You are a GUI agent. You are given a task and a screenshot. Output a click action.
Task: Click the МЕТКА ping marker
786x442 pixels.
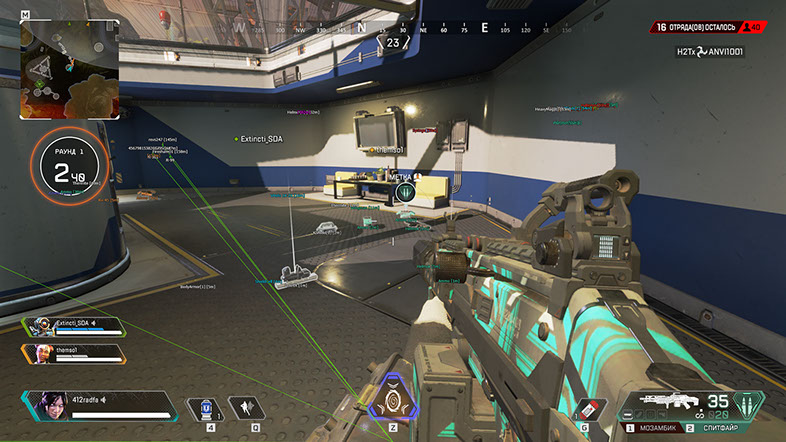point(407,190)
